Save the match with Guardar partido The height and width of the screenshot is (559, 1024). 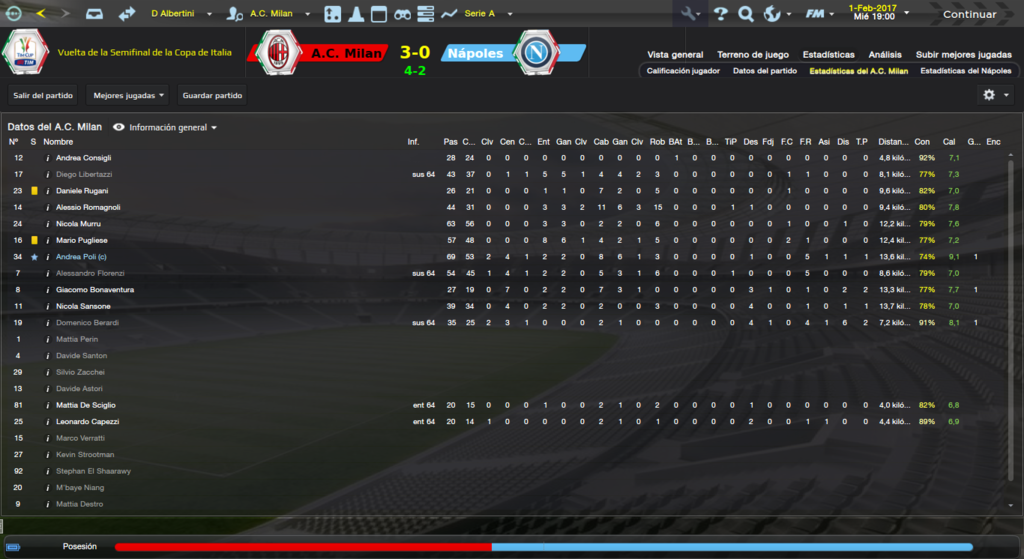(x=212, y=95)
